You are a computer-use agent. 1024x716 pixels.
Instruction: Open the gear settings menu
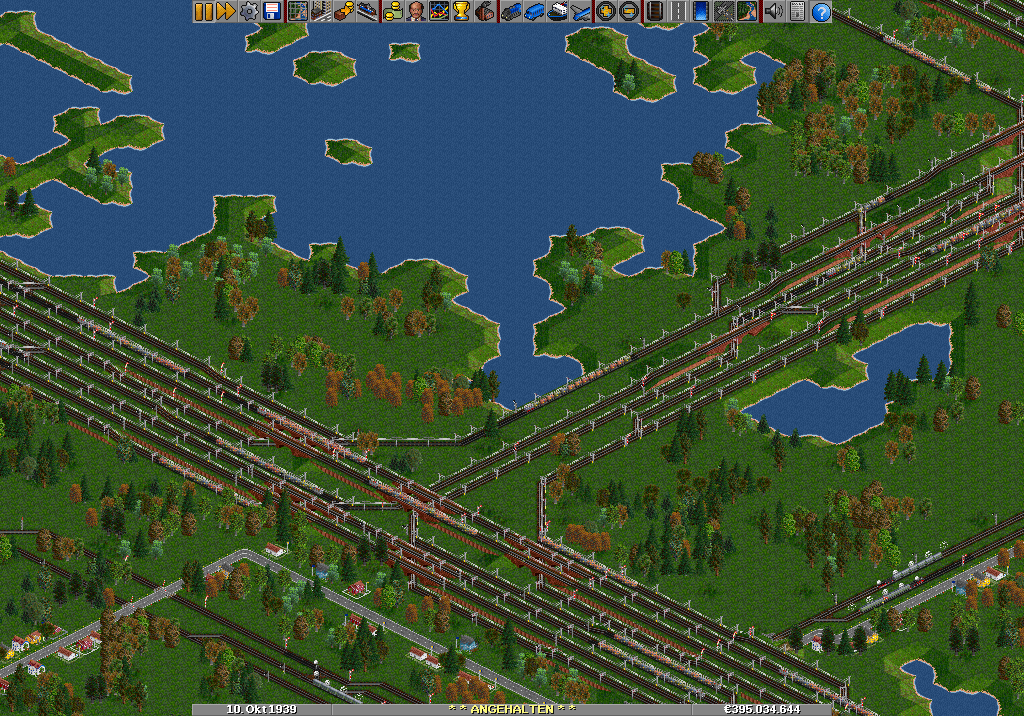(248, 11)
